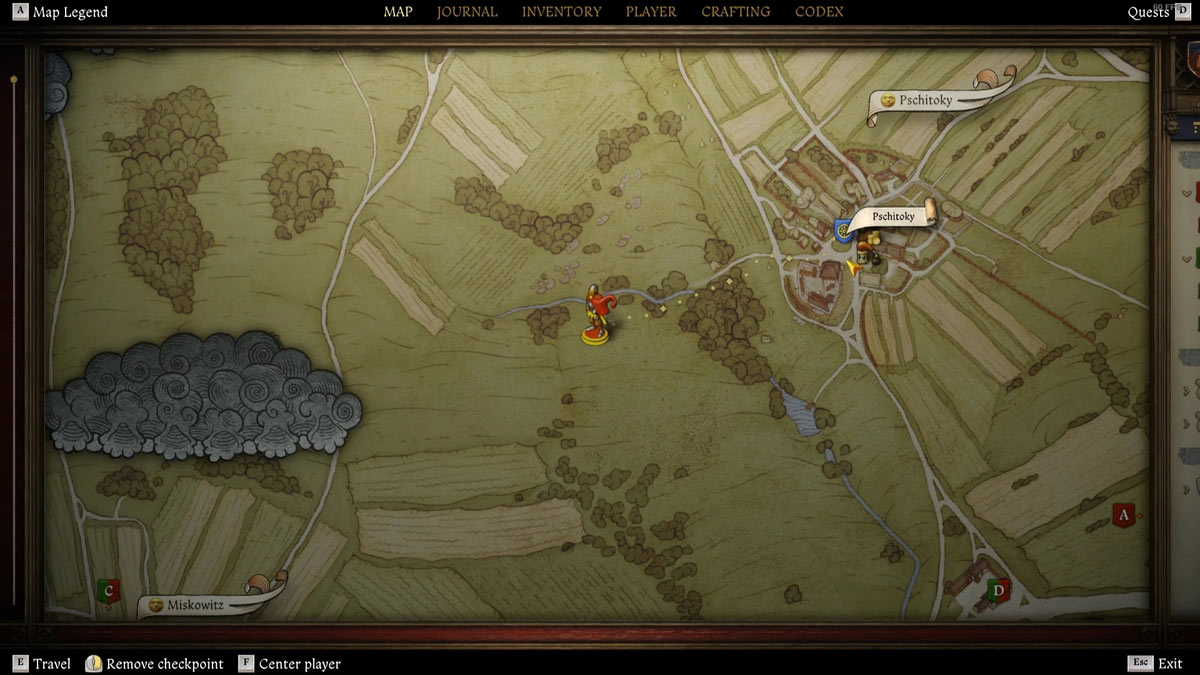
Task: Select the large Pschitoky banner label
Action: pos(925,100)
